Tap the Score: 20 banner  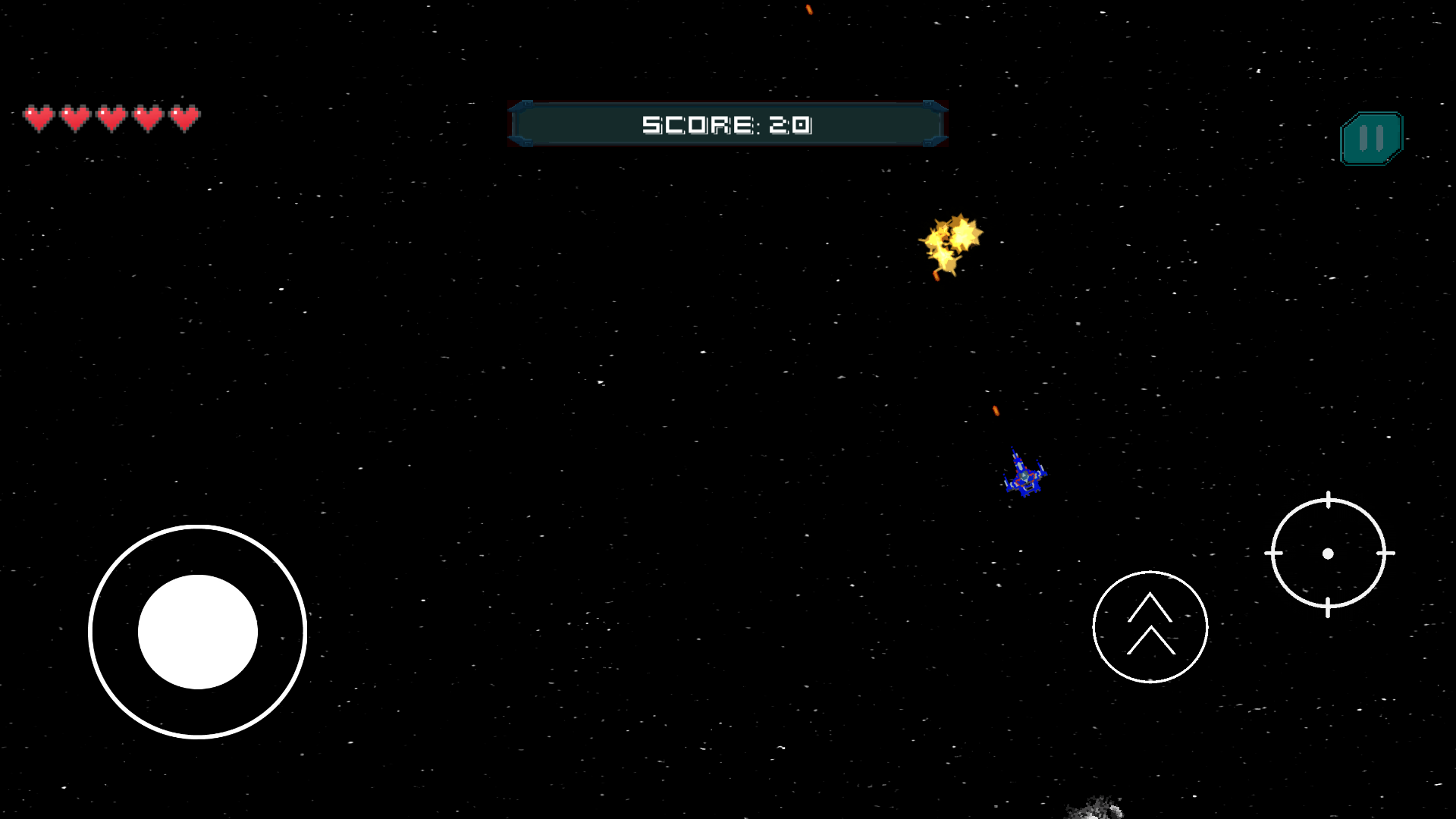pyautogui.click(x=728, y=123)
